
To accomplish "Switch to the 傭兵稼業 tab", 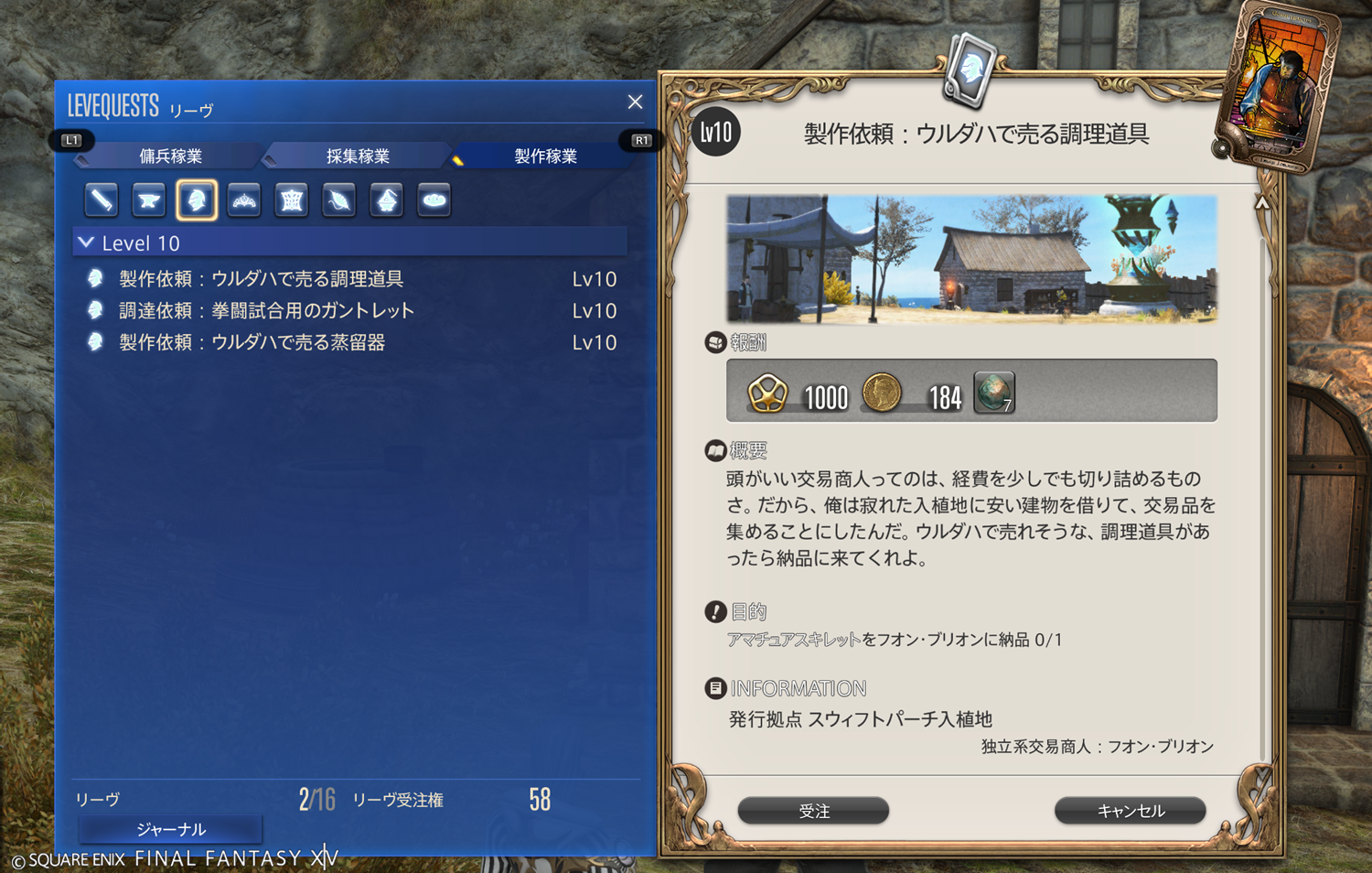I will pos(171,156).
